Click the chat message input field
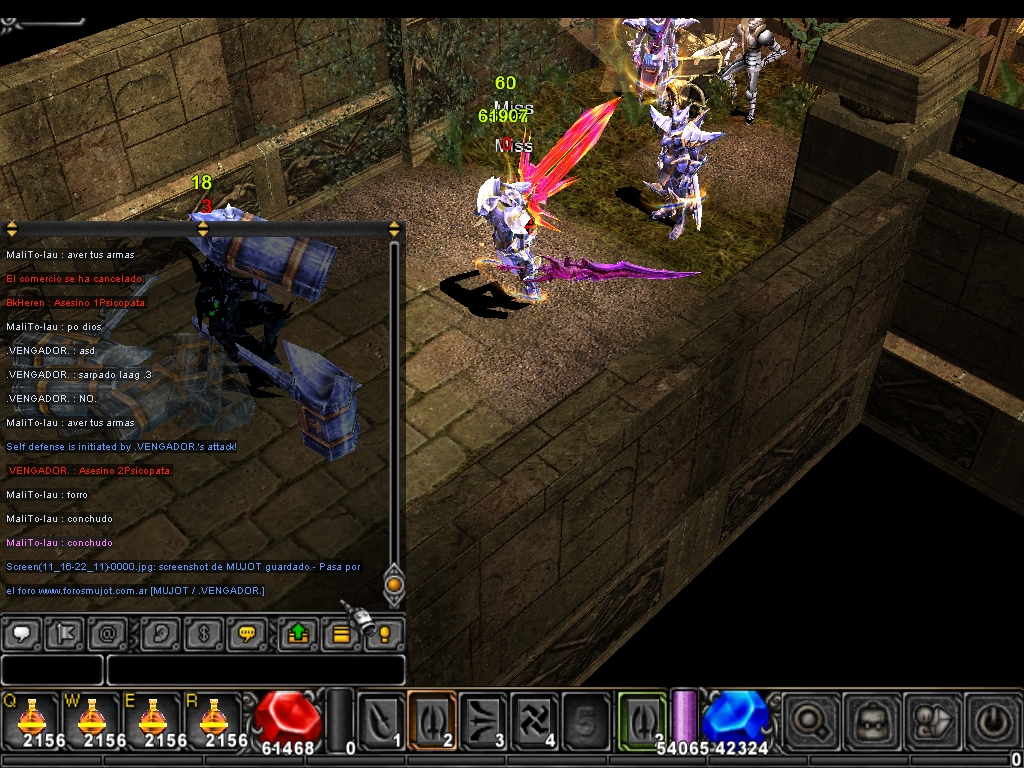The image size is (1024, 768). pyautogui.click(x=256, y=670)
